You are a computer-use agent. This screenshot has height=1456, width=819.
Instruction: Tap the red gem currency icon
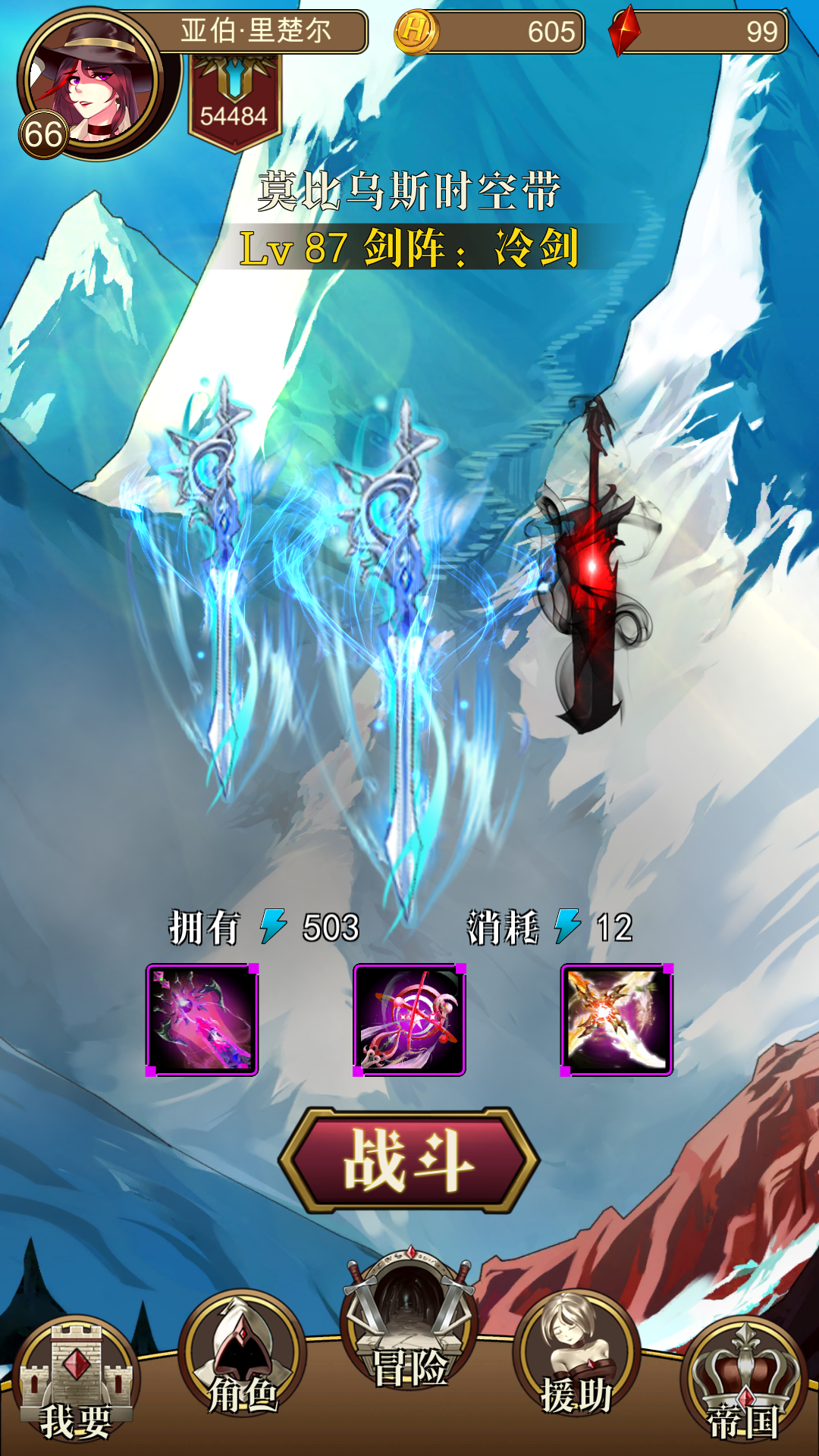pos(625,32)
